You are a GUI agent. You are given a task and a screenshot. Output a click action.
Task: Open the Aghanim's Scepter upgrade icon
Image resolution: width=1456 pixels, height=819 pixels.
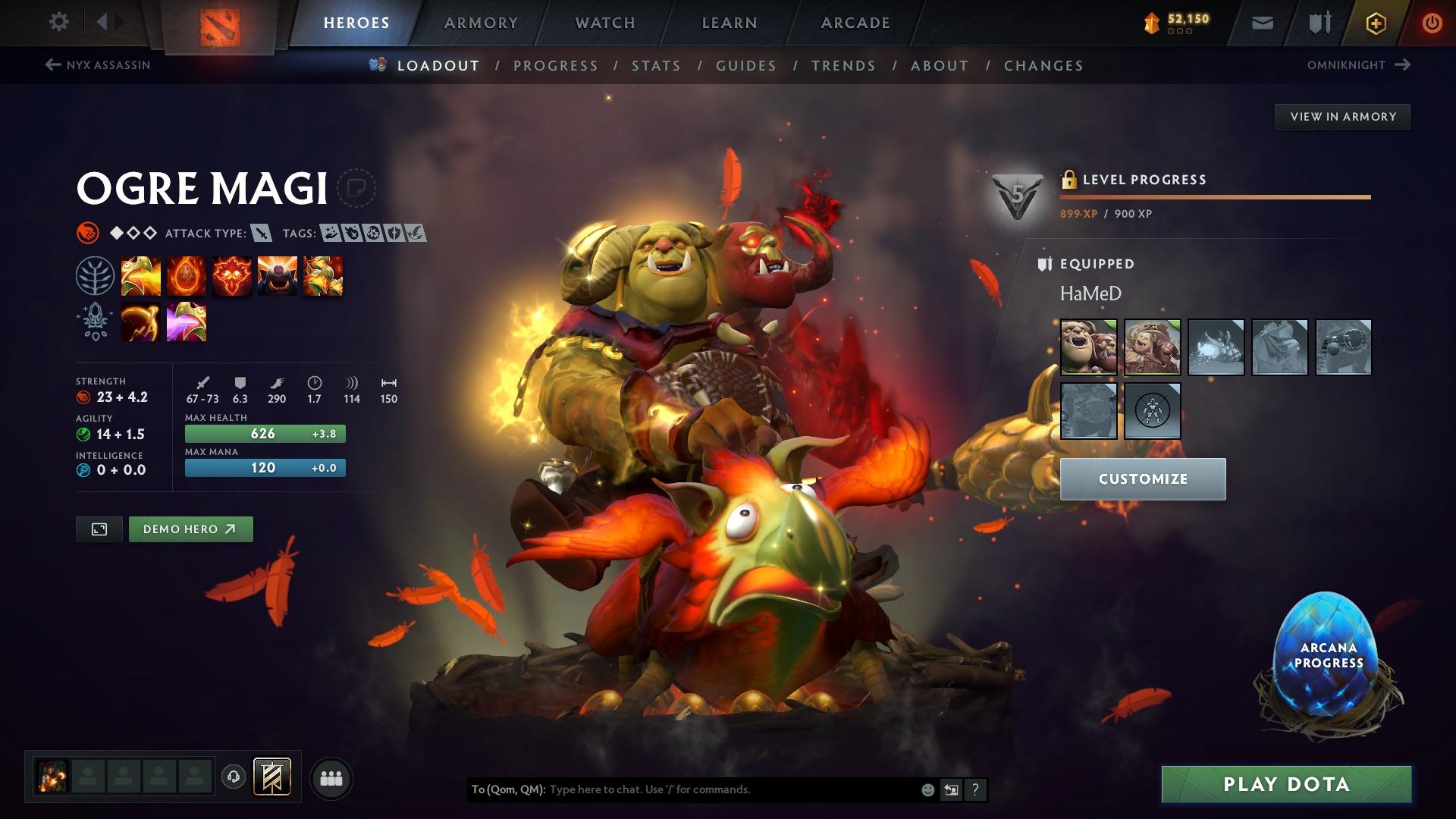tap(141, 322)
